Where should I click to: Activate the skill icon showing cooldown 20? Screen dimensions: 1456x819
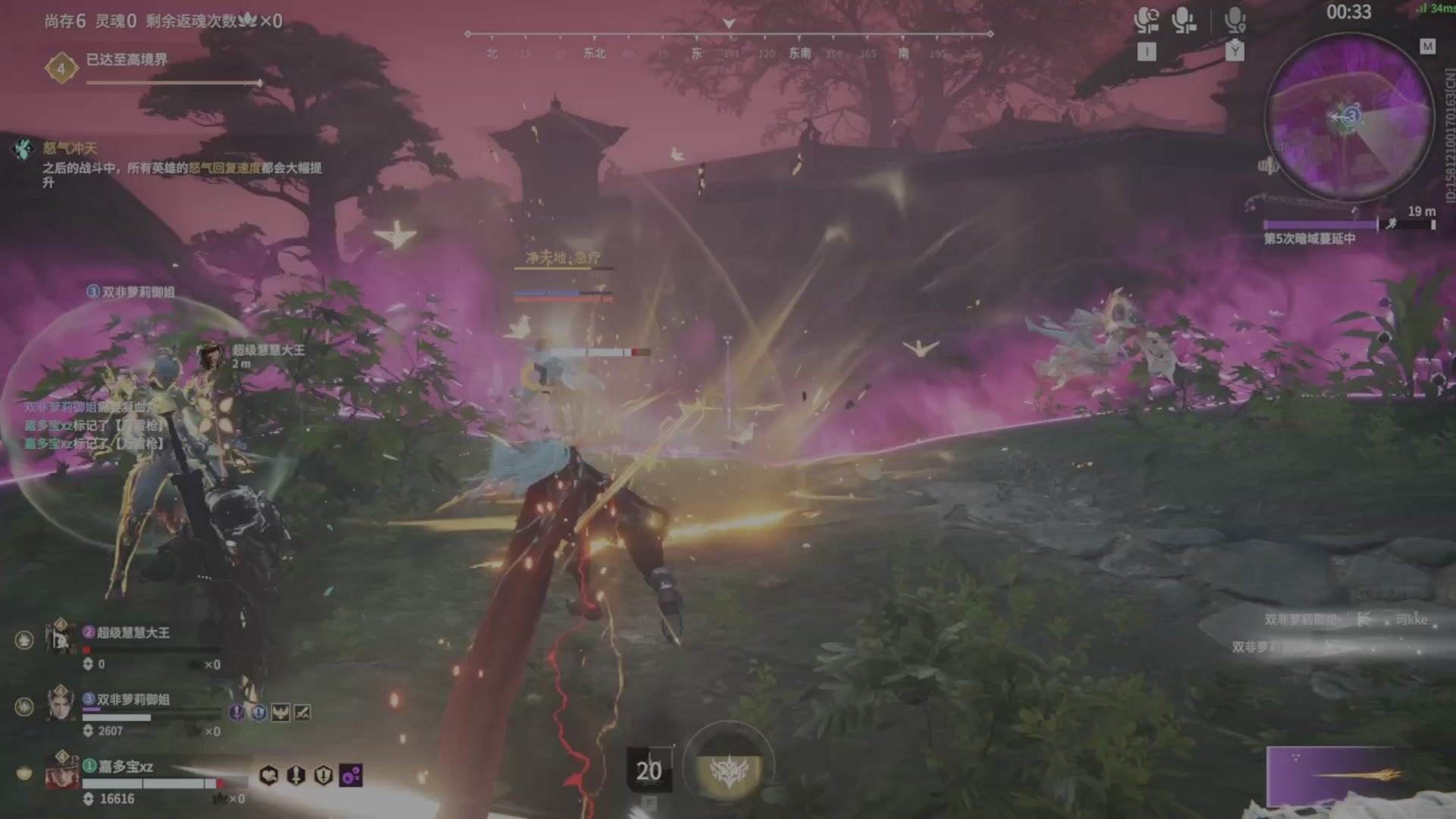(x=648, y=770)
